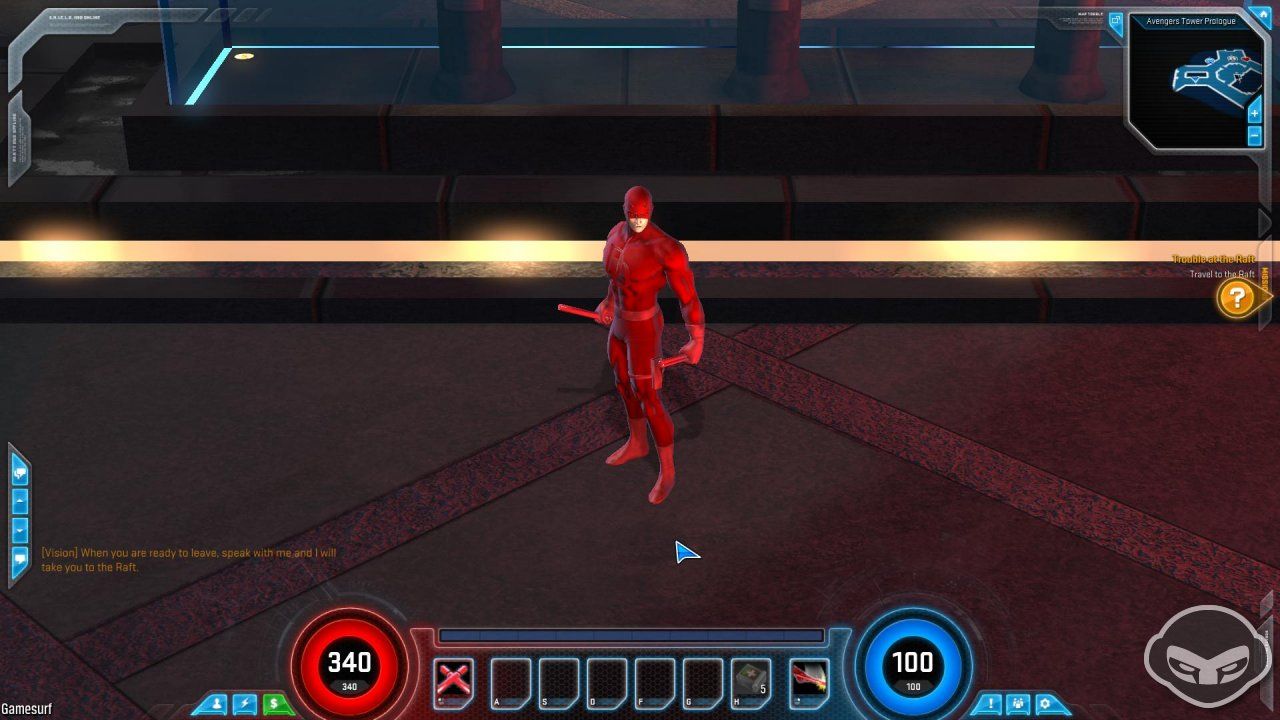Select the Trouble at the Raft quest title
The width and height of the screenshot is (1280, 720).
pyautogui.click(x=1213, y=258)
